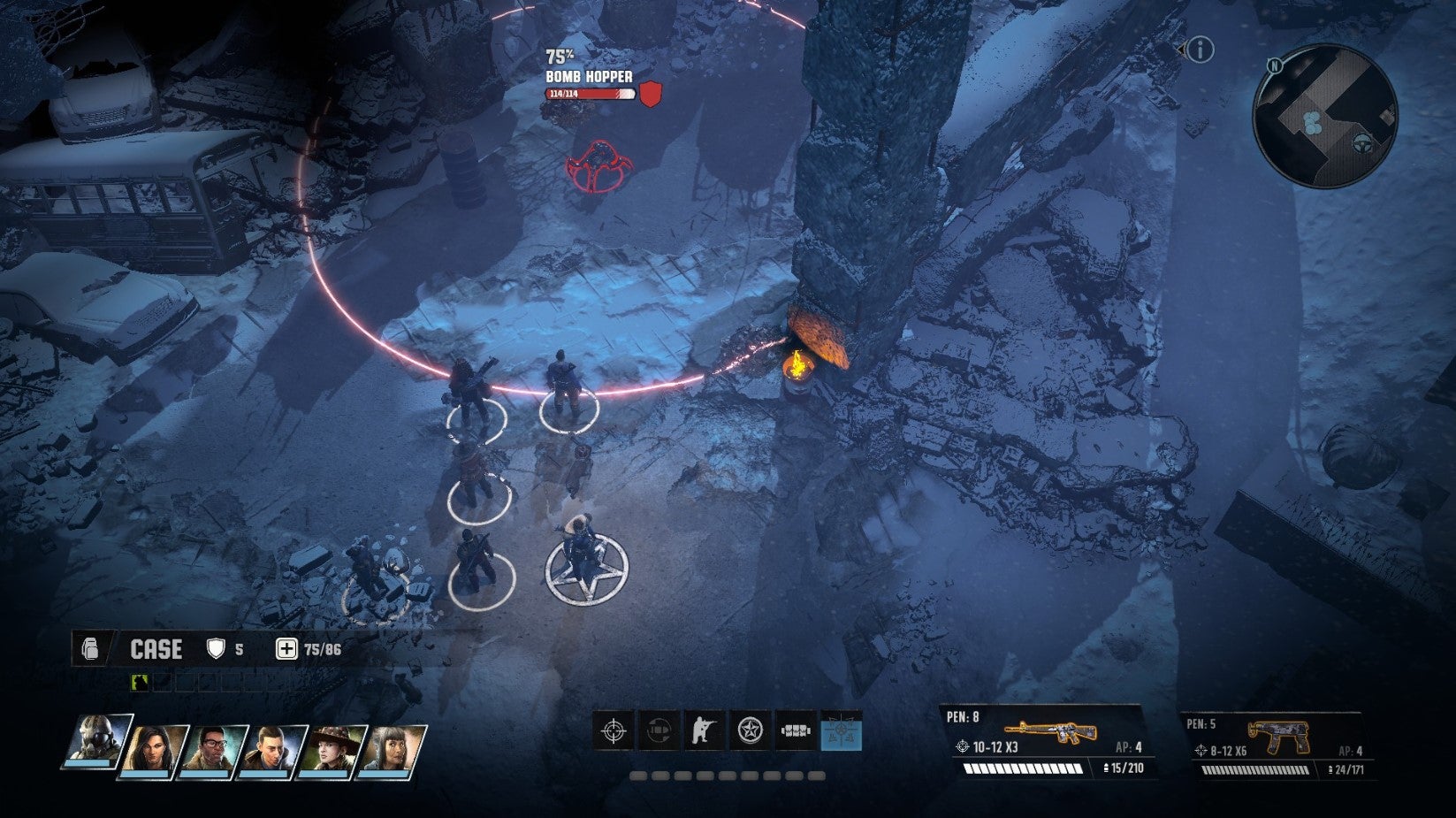Click the Reload ammo icon
This screenshot has height=818, width=1456.
pyautogui.click(x=657, y=730)
